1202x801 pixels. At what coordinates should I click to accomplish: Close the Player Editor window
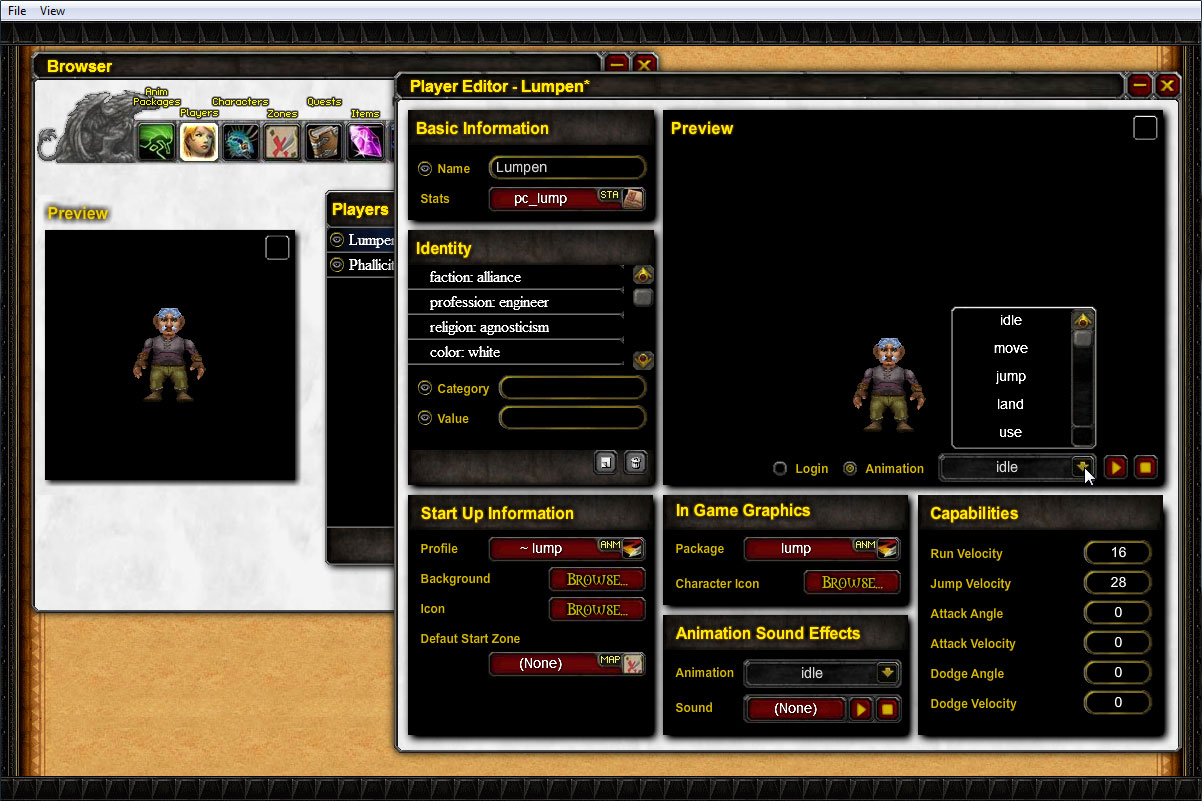1167,86
